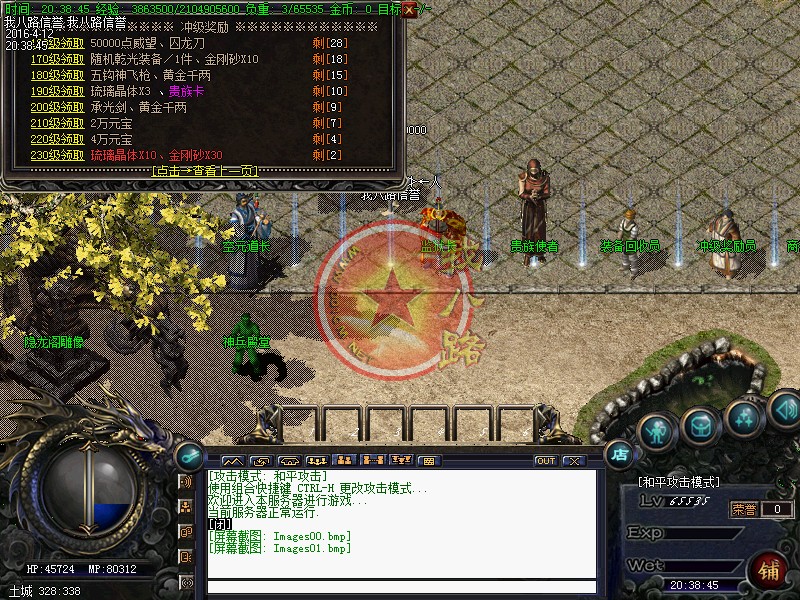
Task: Open the character status icon
Action: coord(655,431)
